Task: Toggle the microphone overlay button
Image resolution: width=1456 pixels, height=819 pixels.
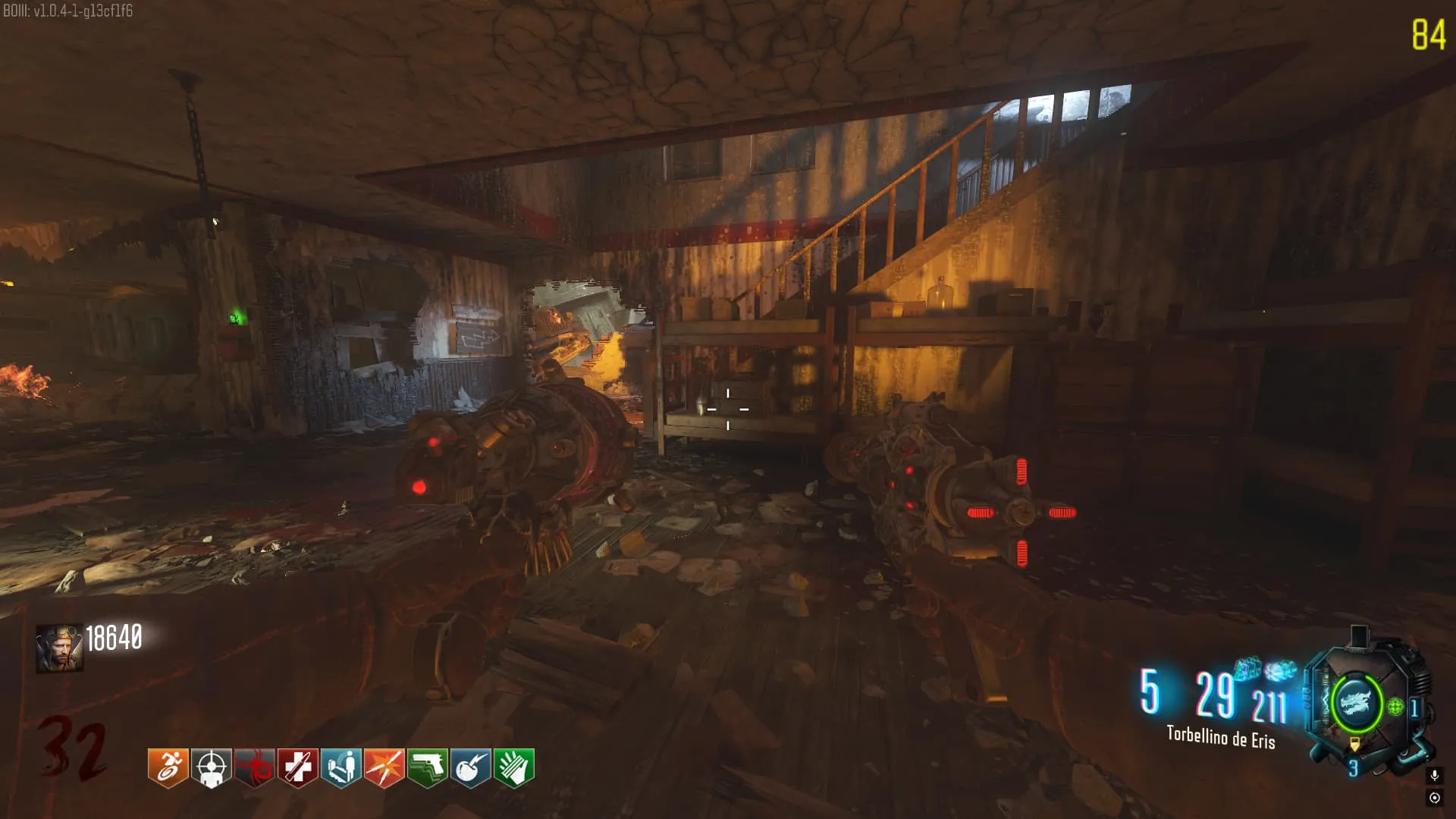Action: (x=1434, y=775)
